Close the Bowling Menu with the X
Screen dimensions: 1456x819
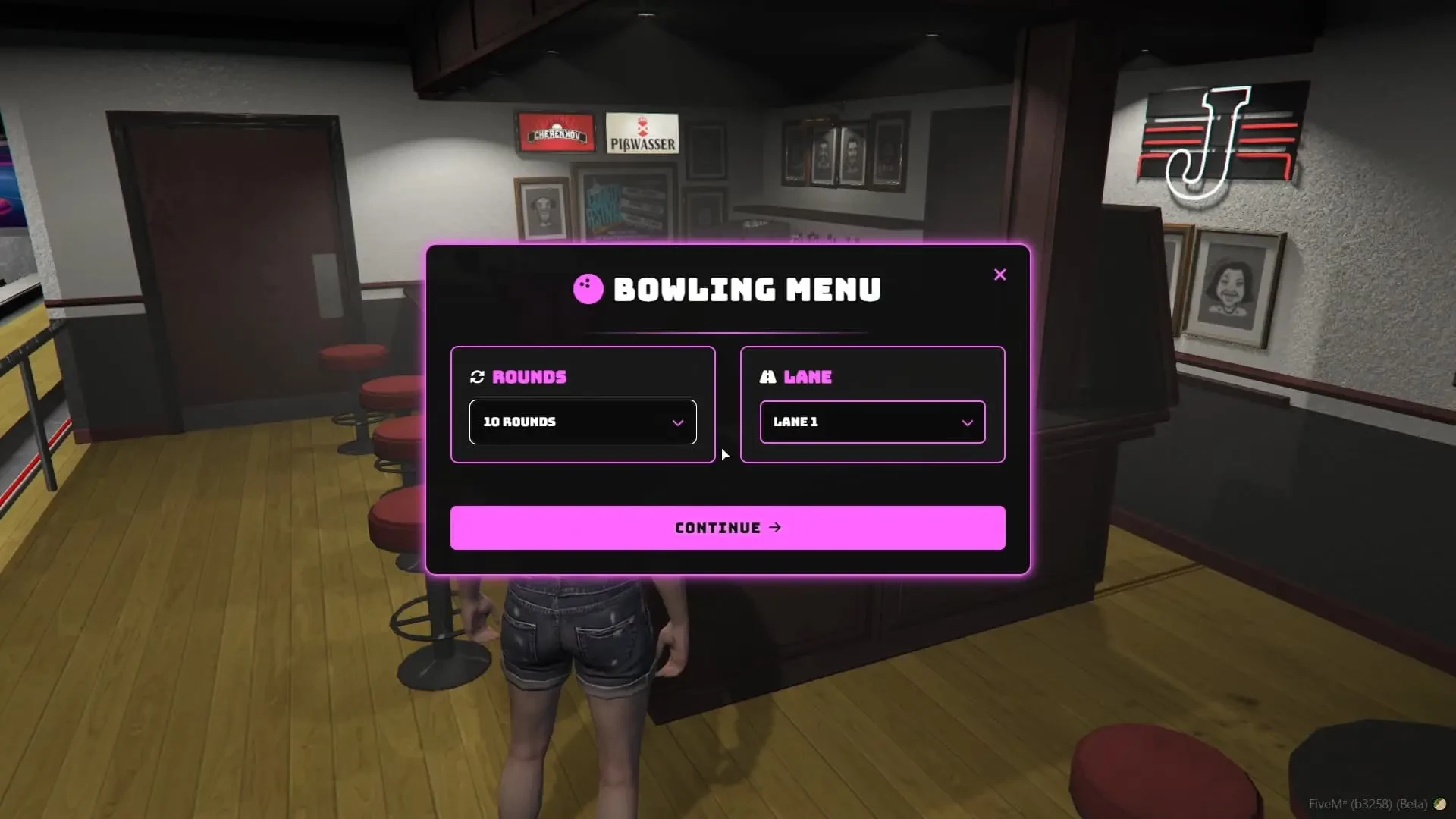(999, 275)
